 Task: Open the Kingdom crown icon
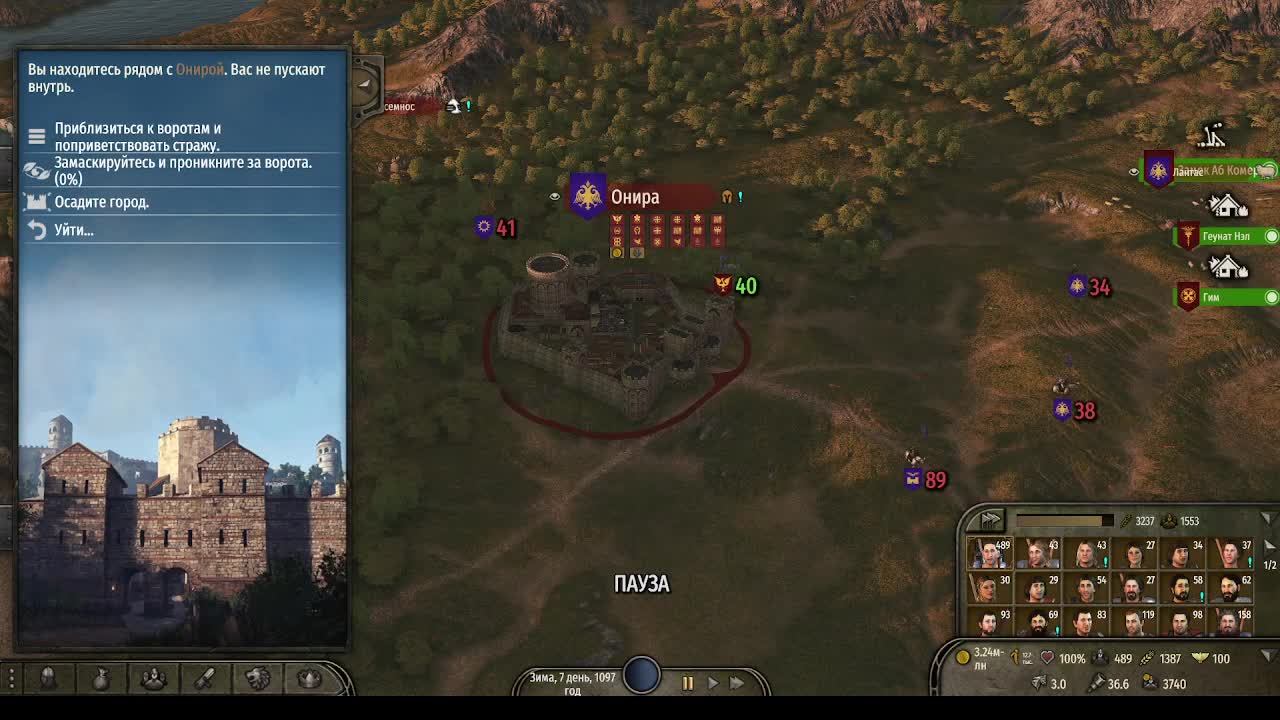pos(307,678)
